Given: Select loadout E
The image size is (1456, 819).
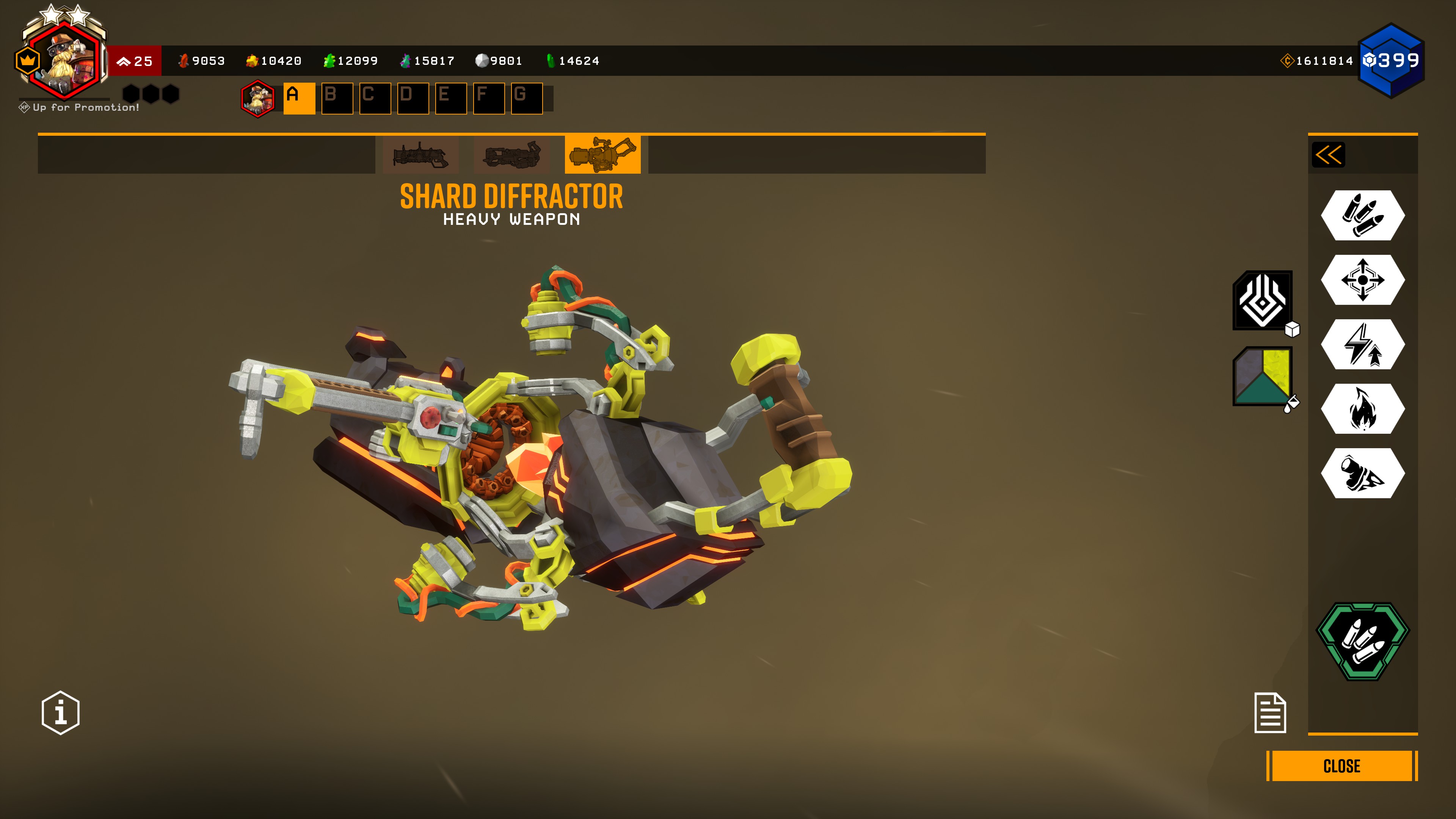Looking at the screenshot, I should [x=450, y=98].
